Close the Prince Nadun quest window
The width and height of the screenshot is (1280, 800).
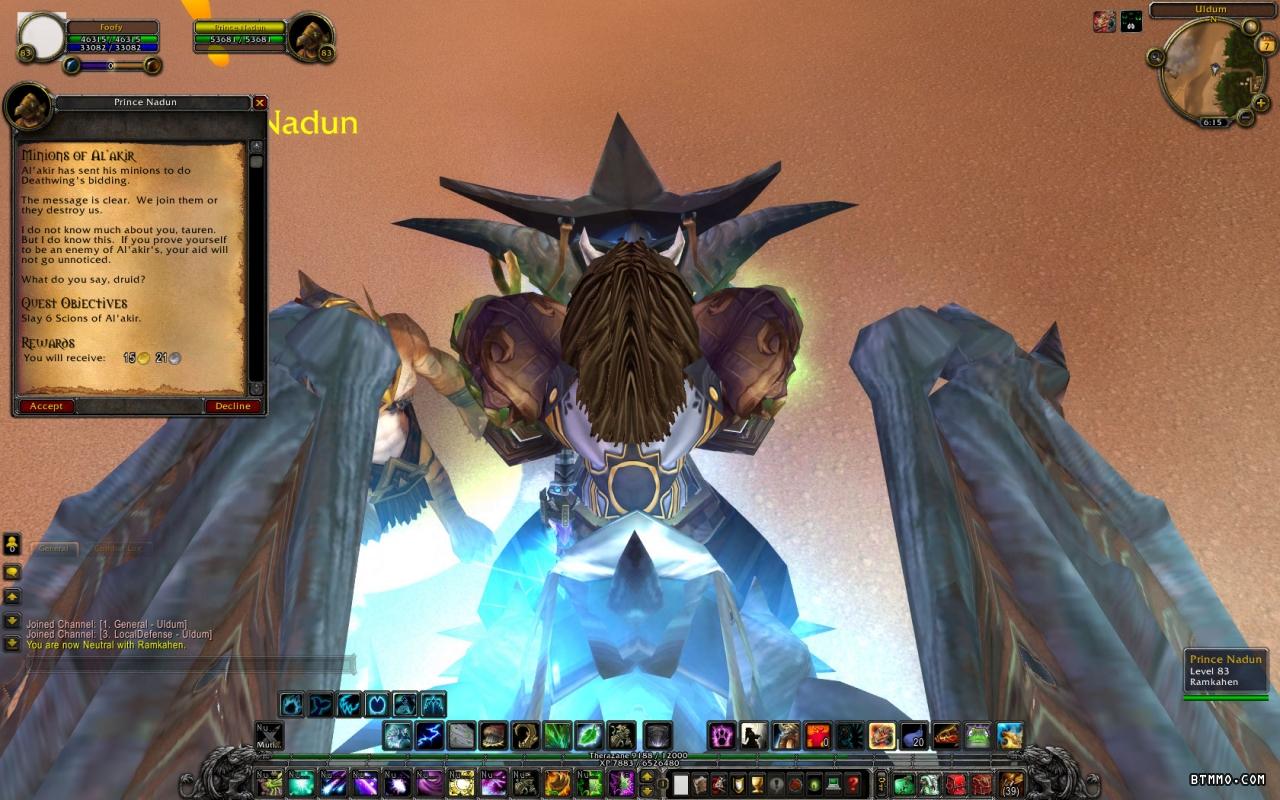(x=260, y=103)
